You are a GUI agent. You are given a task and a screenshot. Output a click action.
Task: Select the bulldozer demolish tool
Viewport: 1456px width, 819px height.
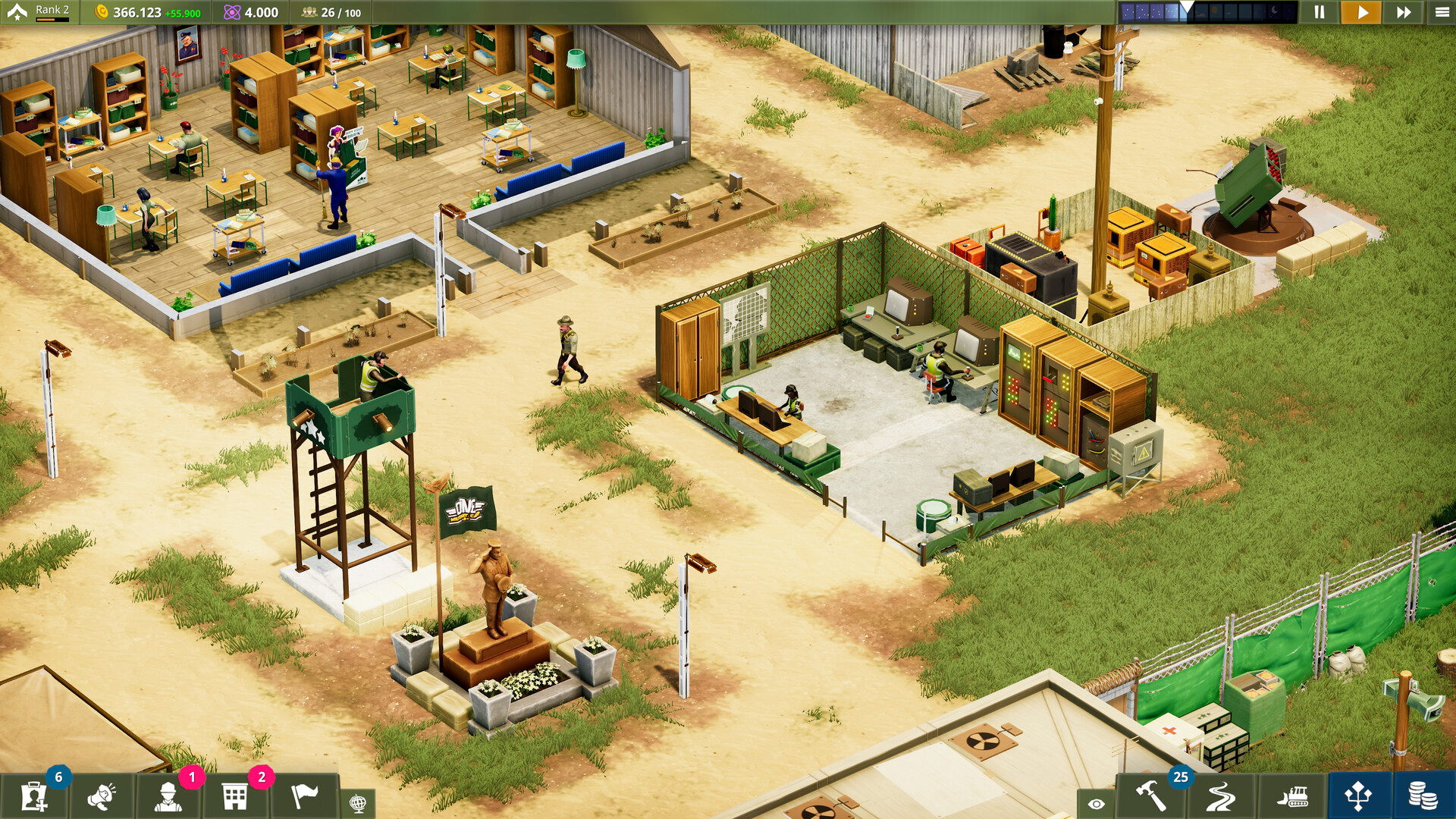(1291, 797)
